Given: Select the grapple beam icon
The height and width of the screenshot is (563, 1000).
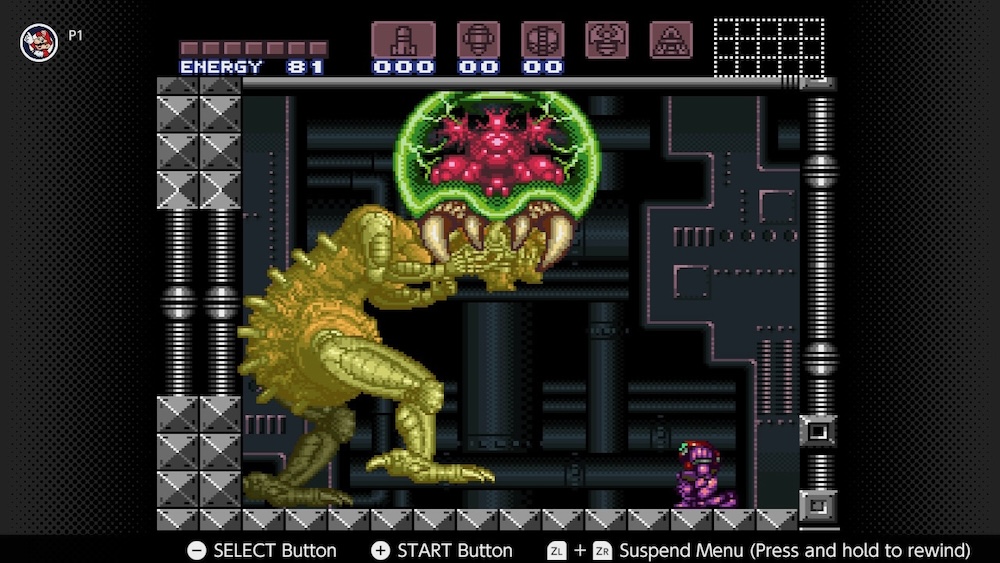Looking at the screenshot, I should click(x=607, y=39).
